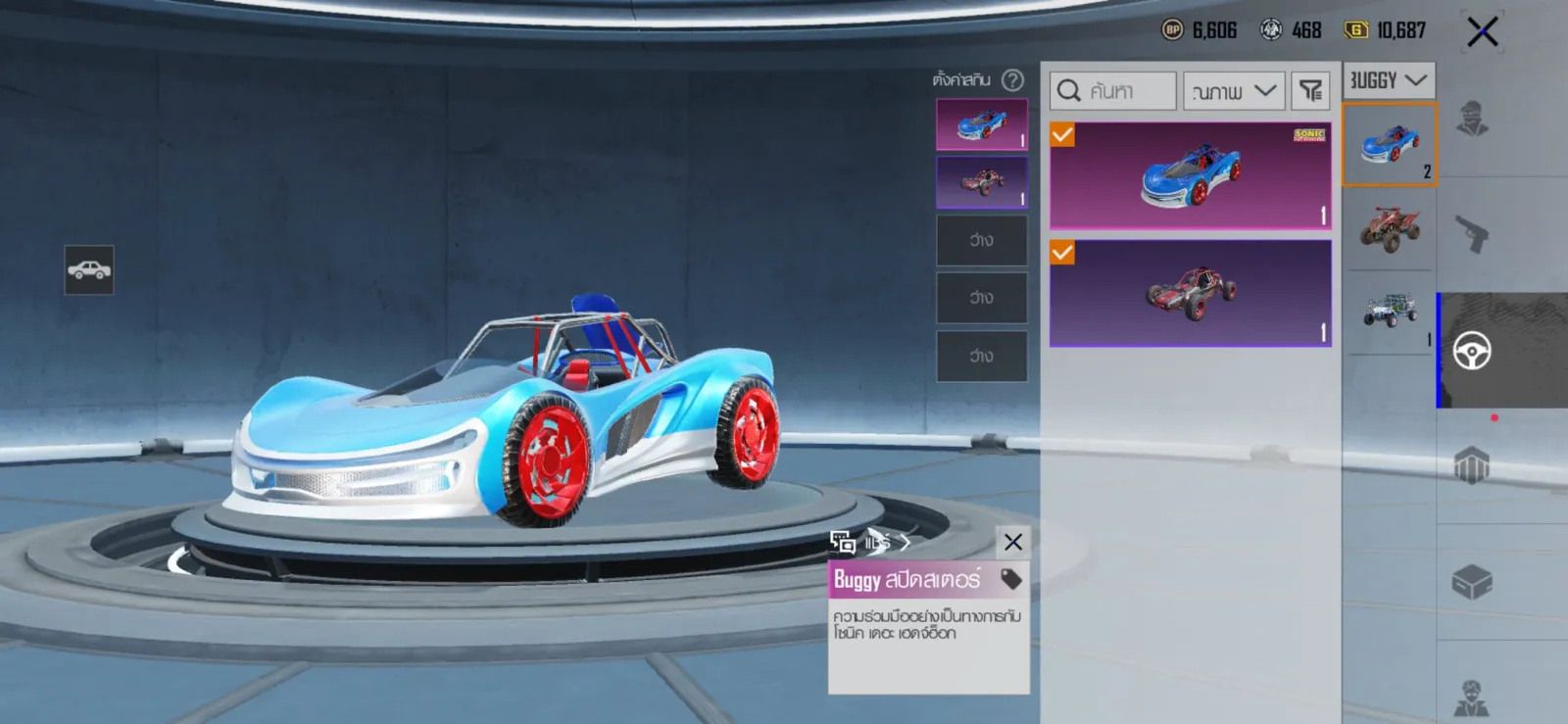Switch to the pistol weapons category

1472,233
